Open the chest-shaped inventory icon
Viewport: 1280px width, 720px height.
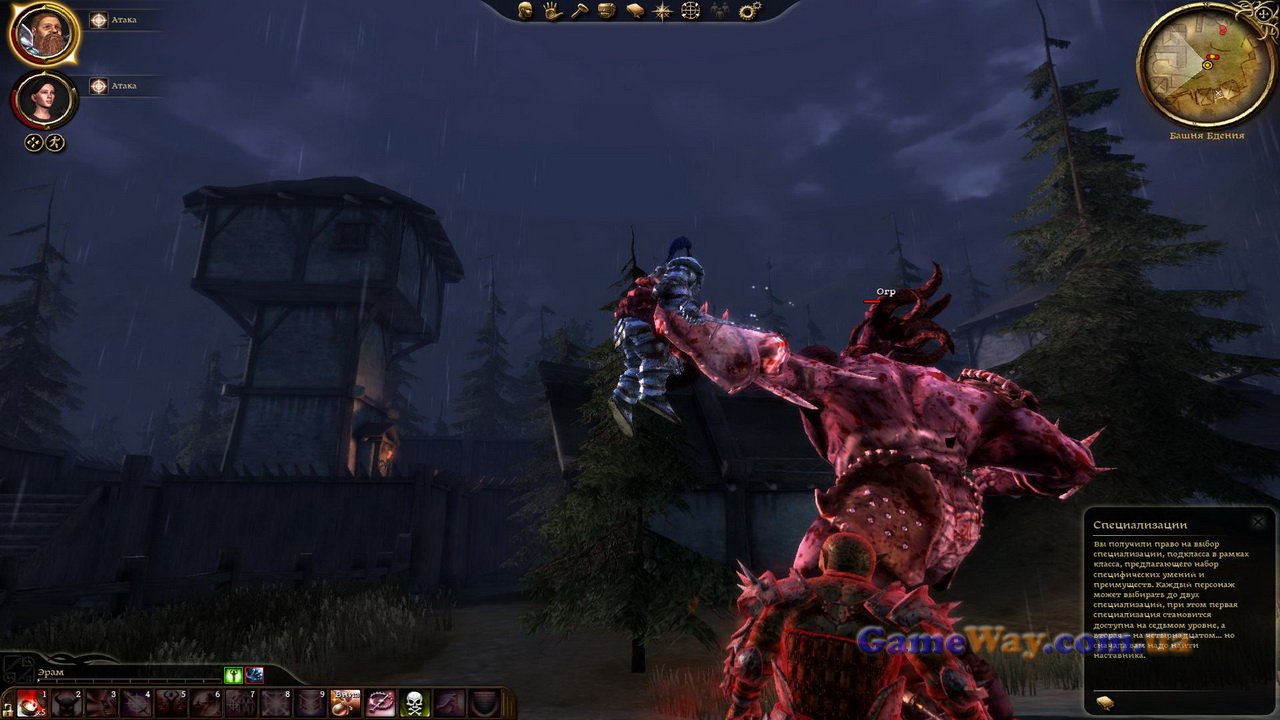pyautogui.click(x=607, y=11)
